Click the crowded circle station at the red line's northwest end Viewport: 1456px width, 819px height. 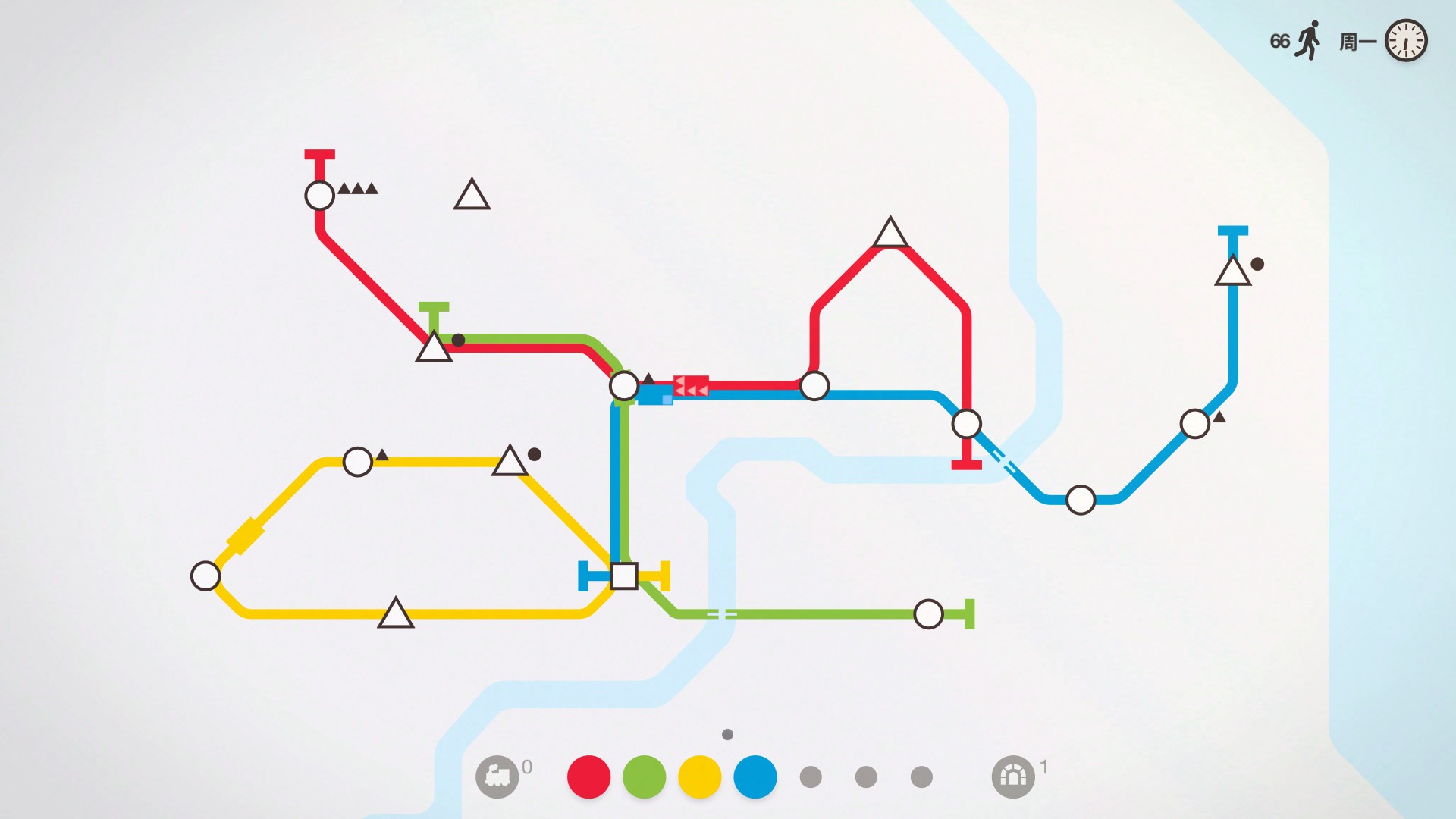(x=318, y=196)
